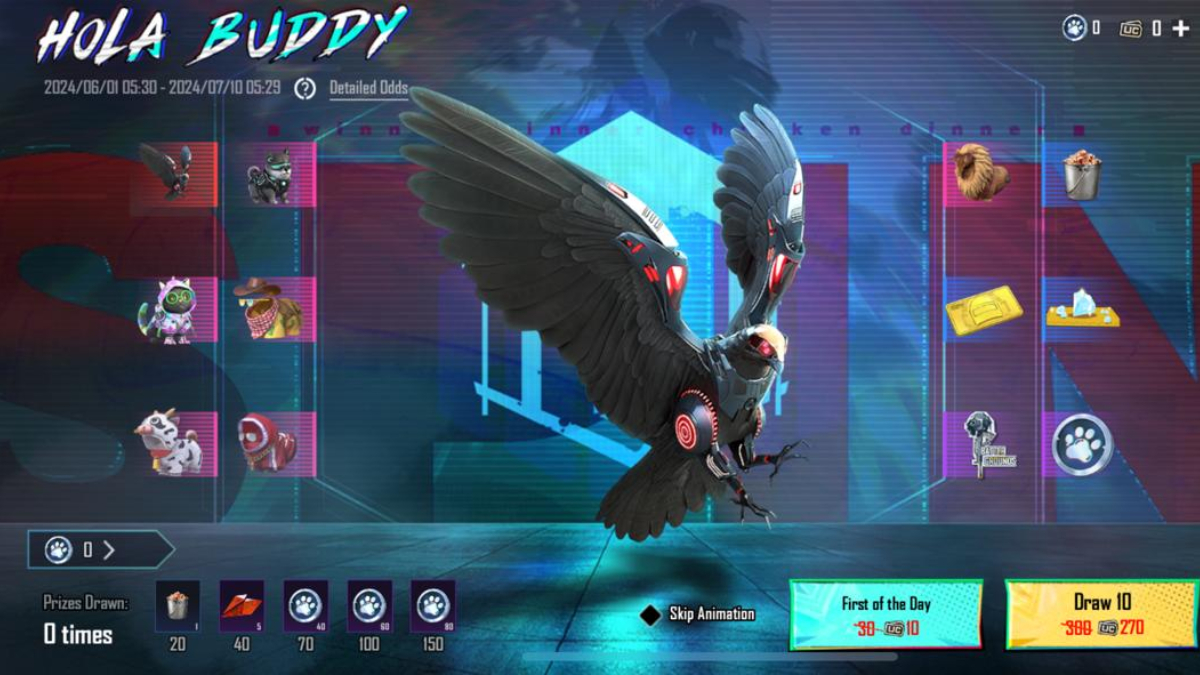Select the paw token coin prize tile
Screen dimensions: 1200x675
pyautogui.click(x=1082, y=444)
